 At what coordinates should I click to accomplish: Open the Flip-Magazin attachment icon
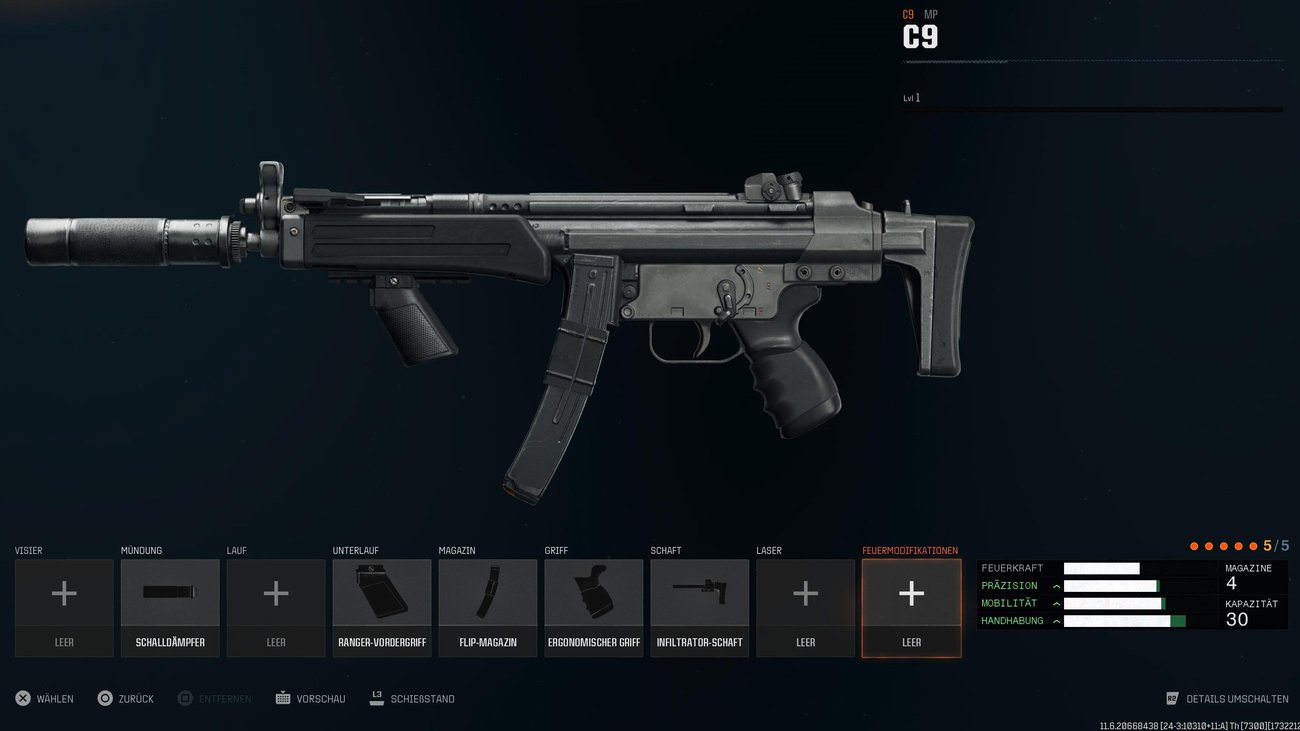[x=488, y=593]
